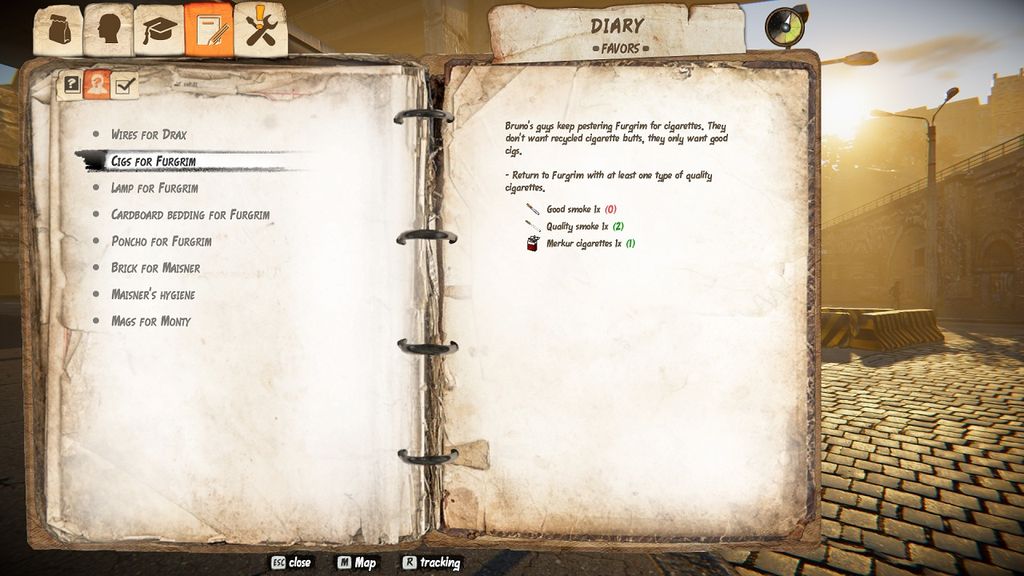Open the Lamp for Furgrim favor
Screen dimensions: 1024x576
pos(154,188)
